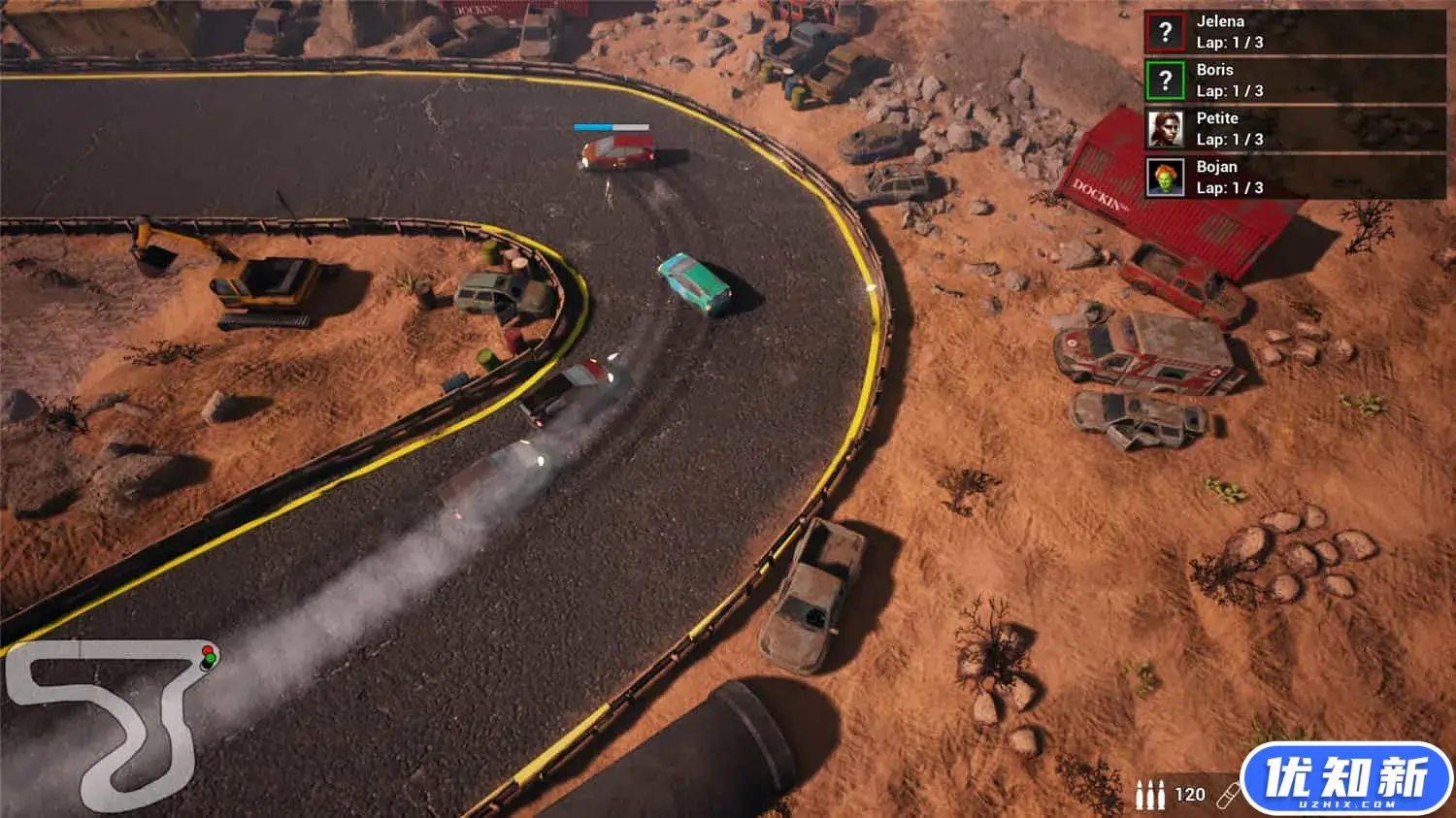1456x818 pixels.
Task: Click Petite's portrait in the standings
Action: point(1165,129)
